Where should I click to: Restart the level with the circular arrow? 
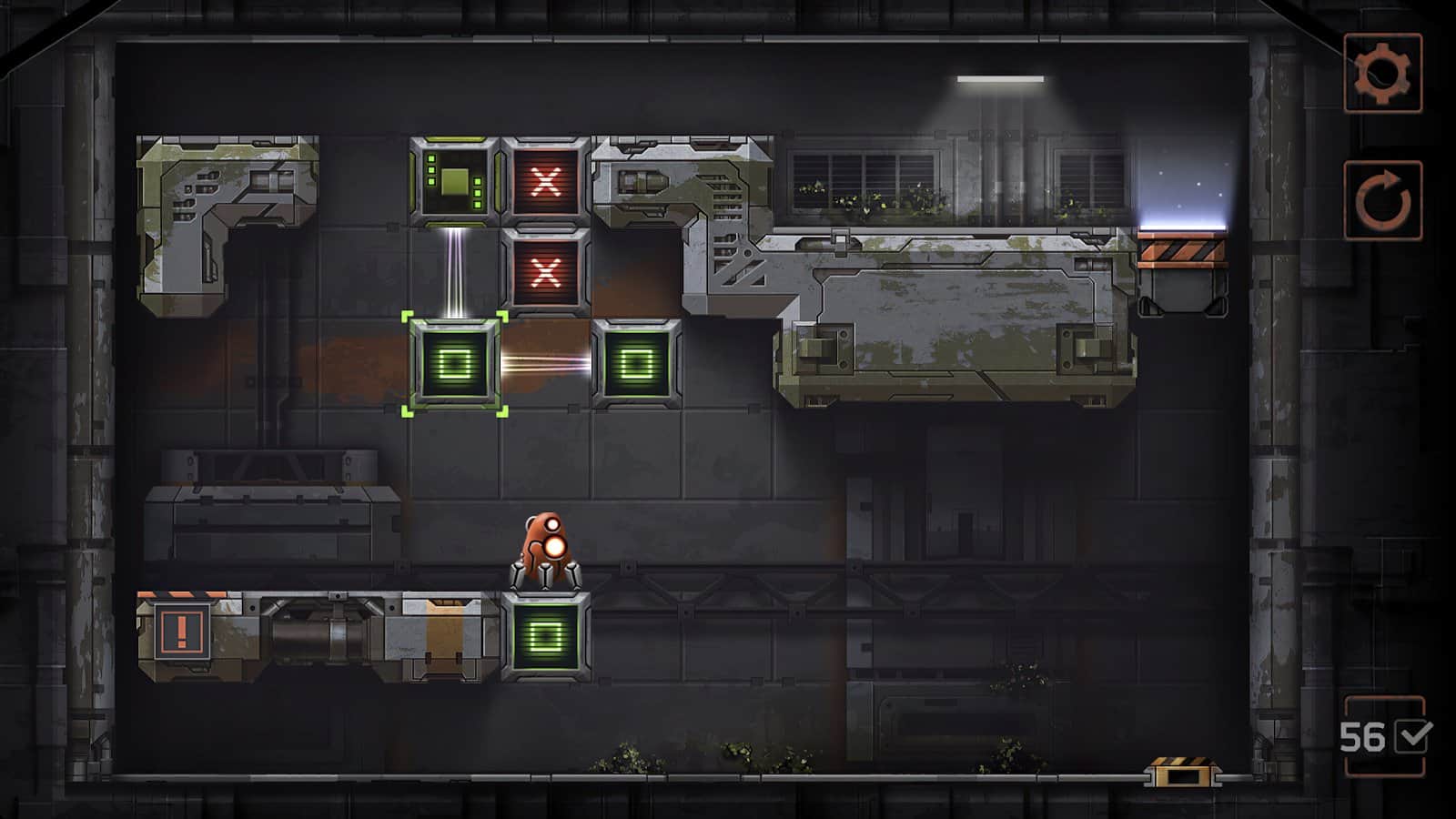click(x=1382, y=201)
